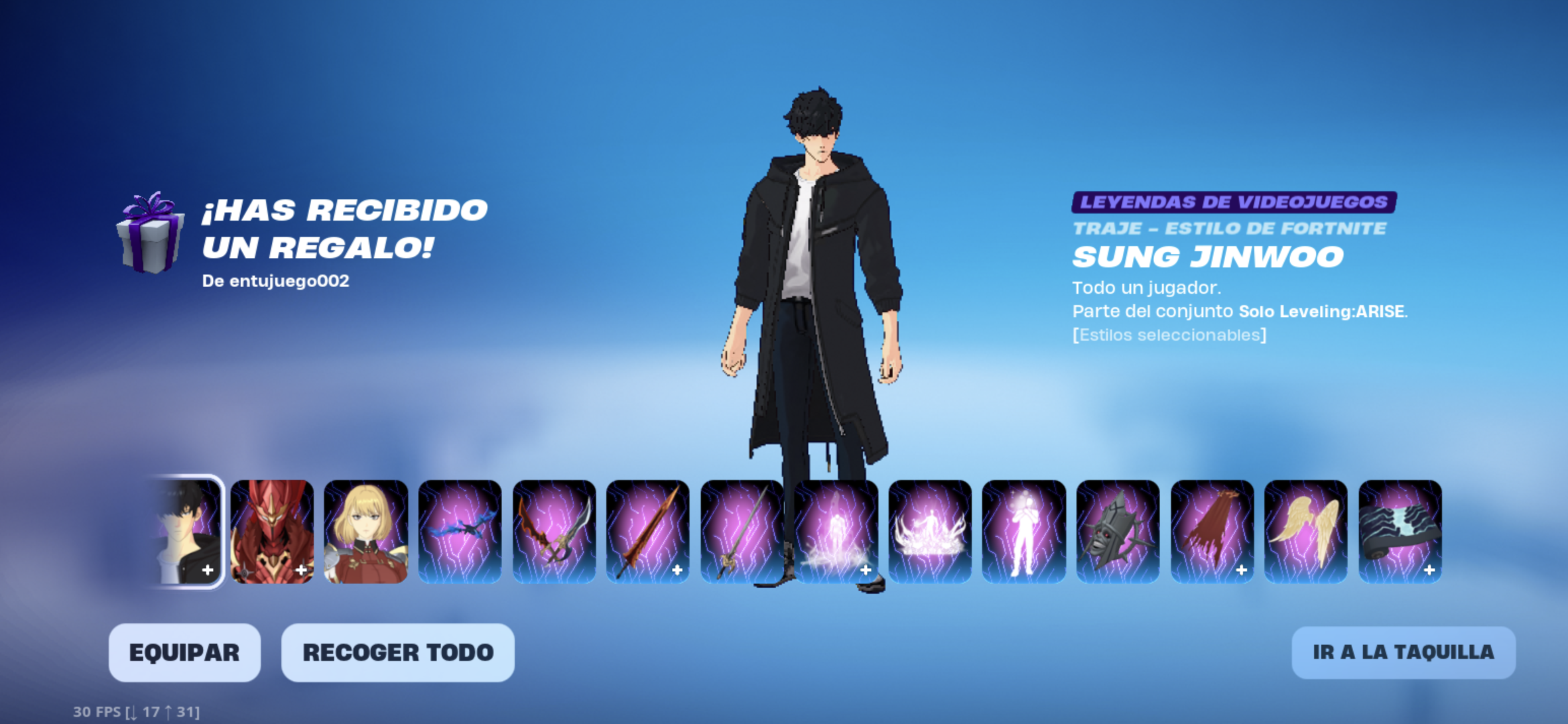1568x724 pixels.
Task: Choose the standing figure with orbs emote
Action: click(x=1024, y=531)
